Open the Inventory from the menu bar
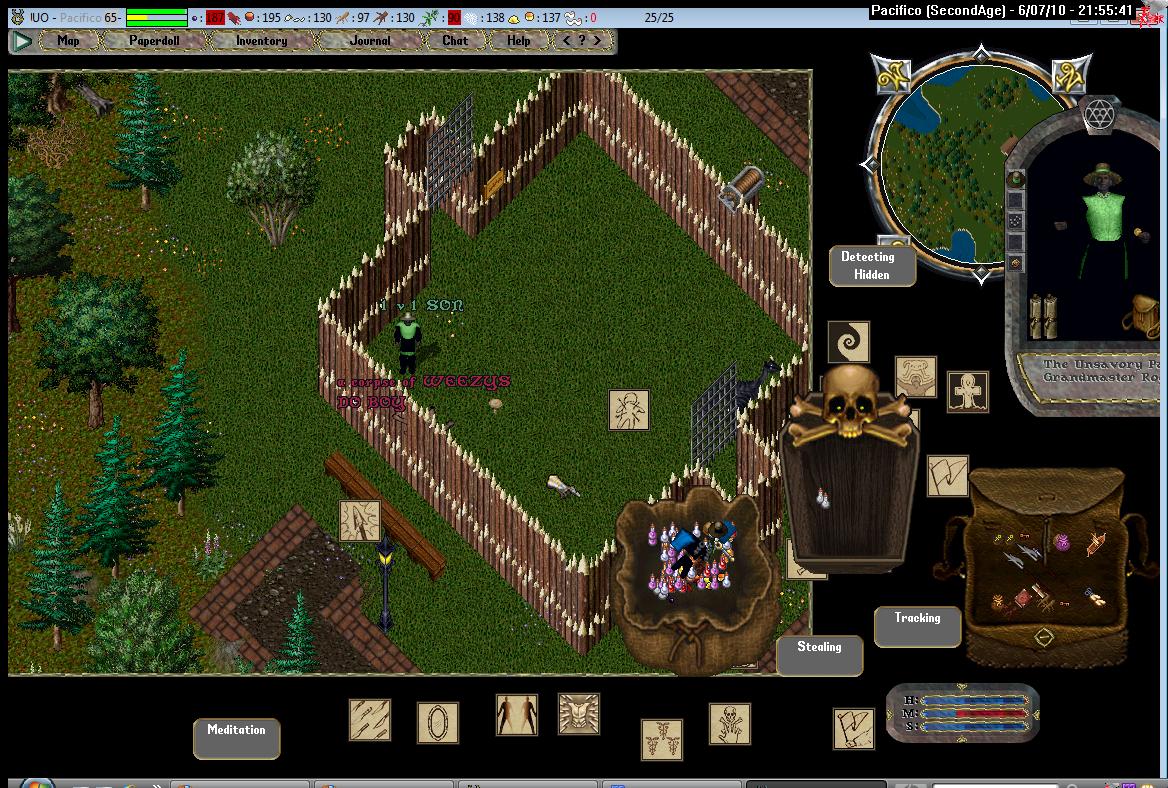 point(261,41)
